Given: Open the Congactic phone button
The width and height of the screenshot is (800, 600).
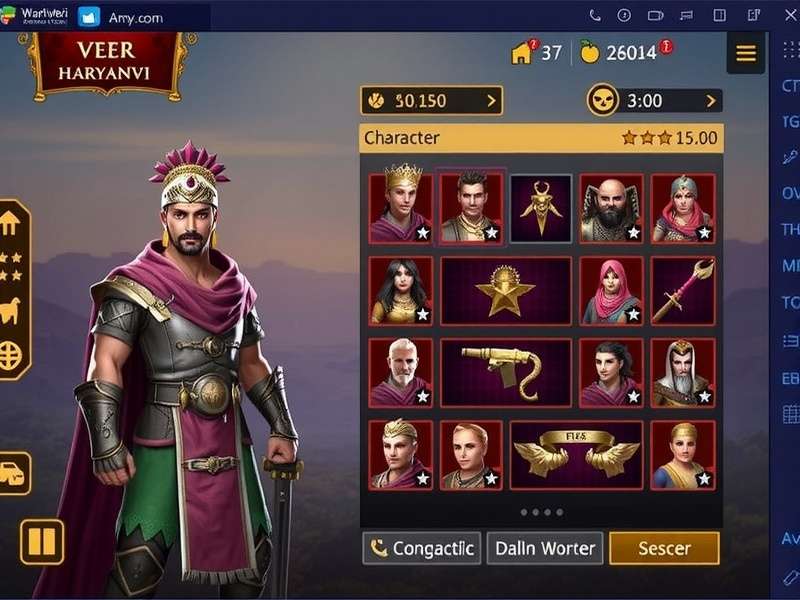Looking at the screenshot, I should (x=421, y=548).
